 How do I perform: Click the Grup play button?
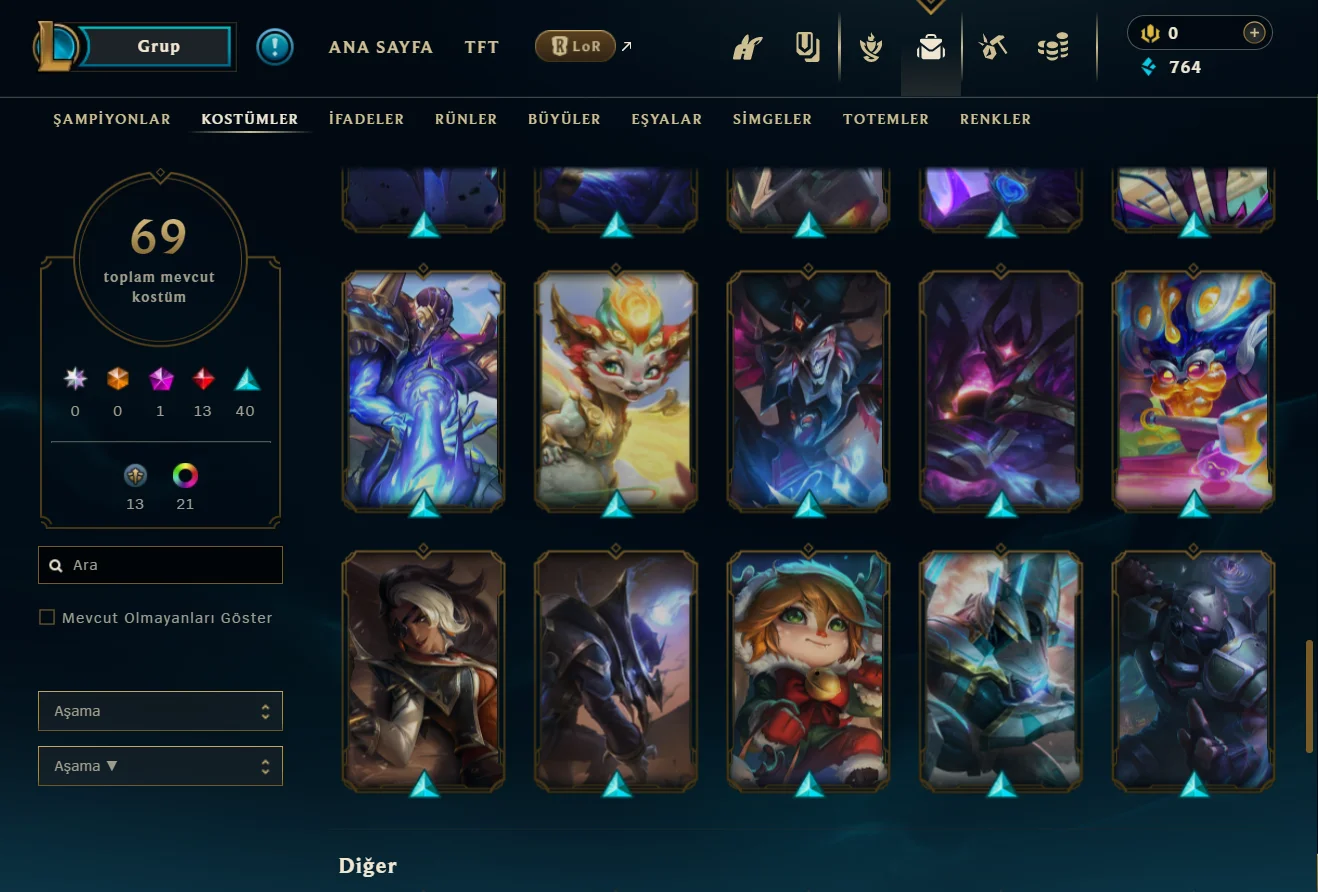(158, 46)
